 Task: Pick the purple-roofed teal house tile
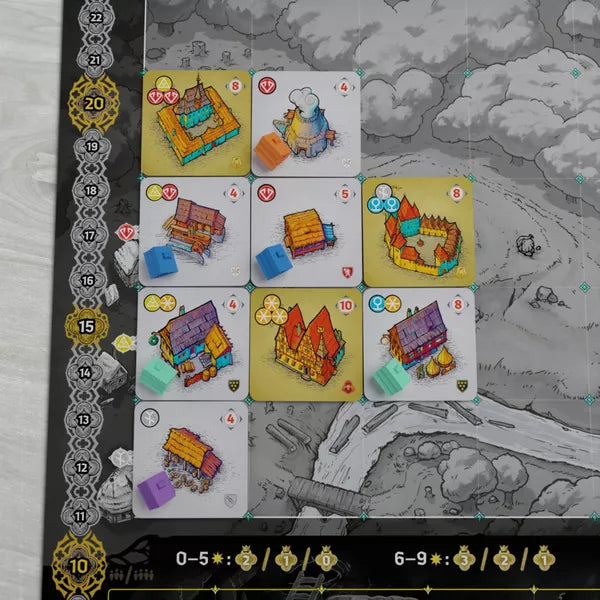[192, 343]
